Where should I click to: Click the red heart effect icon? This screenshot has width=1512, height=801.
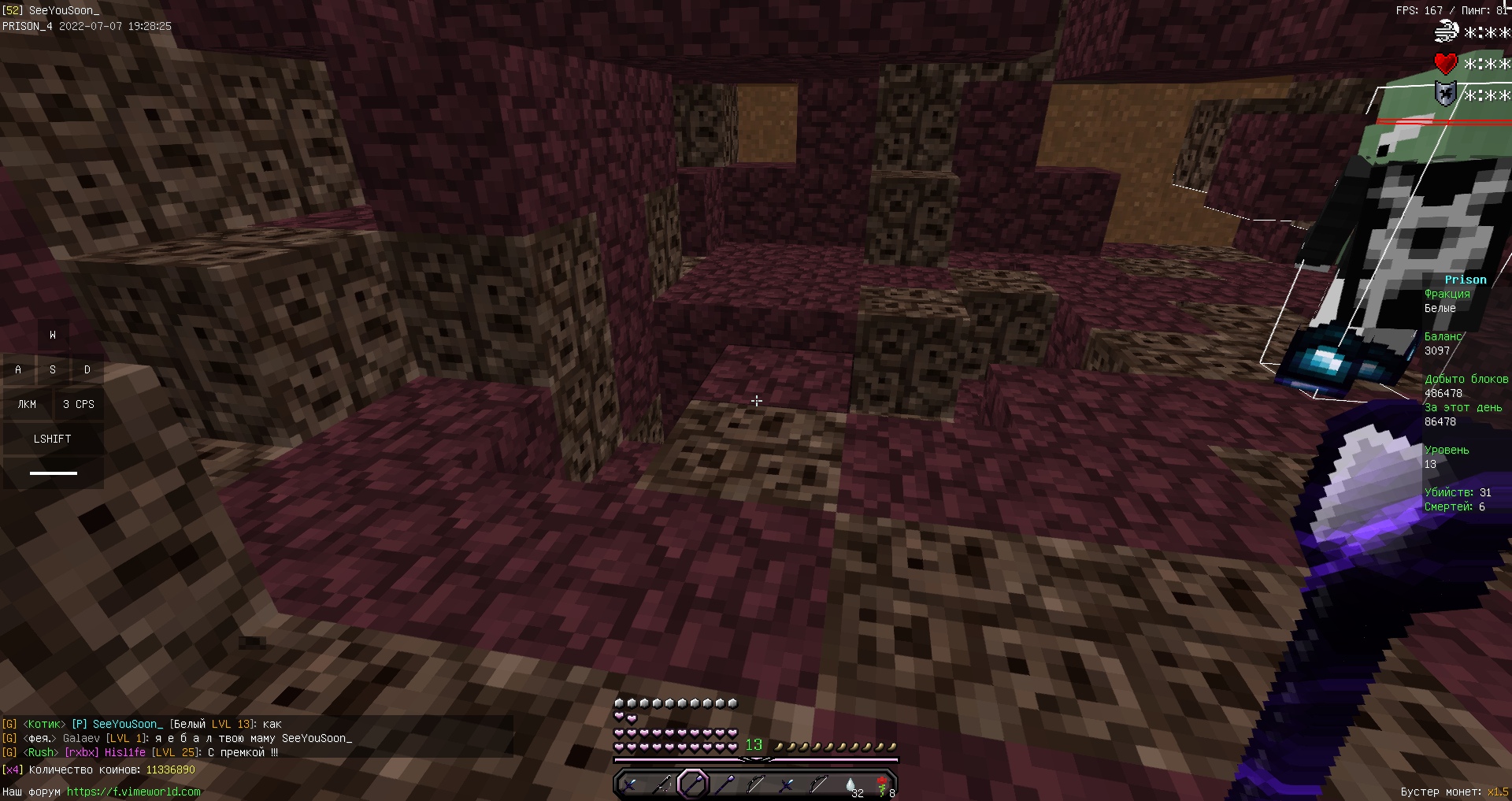coord(1446,63)
